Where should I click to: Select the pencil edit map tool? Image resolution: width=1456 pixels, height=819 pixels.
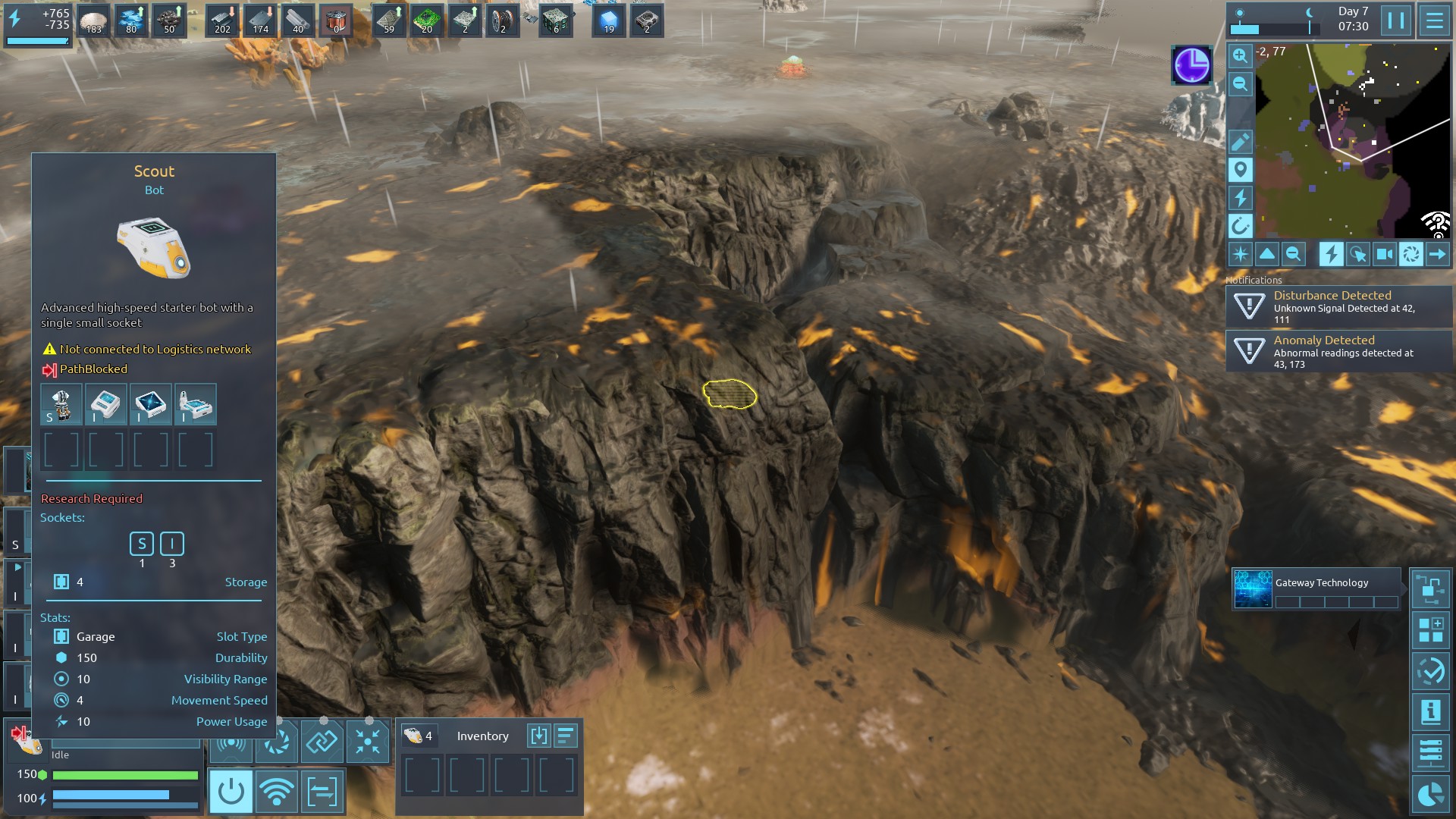click(1240, 141)
